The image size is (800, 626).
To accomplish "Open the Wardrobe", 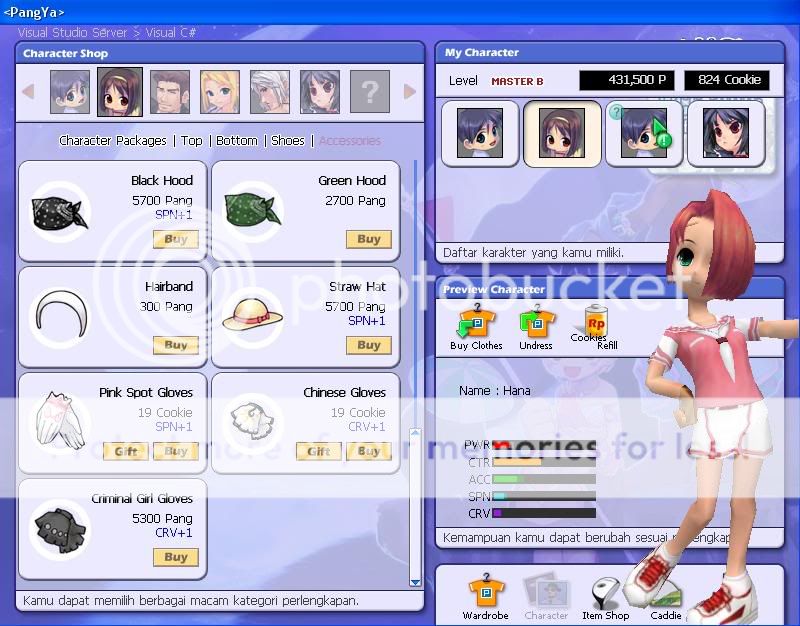I will click(485, 598).
